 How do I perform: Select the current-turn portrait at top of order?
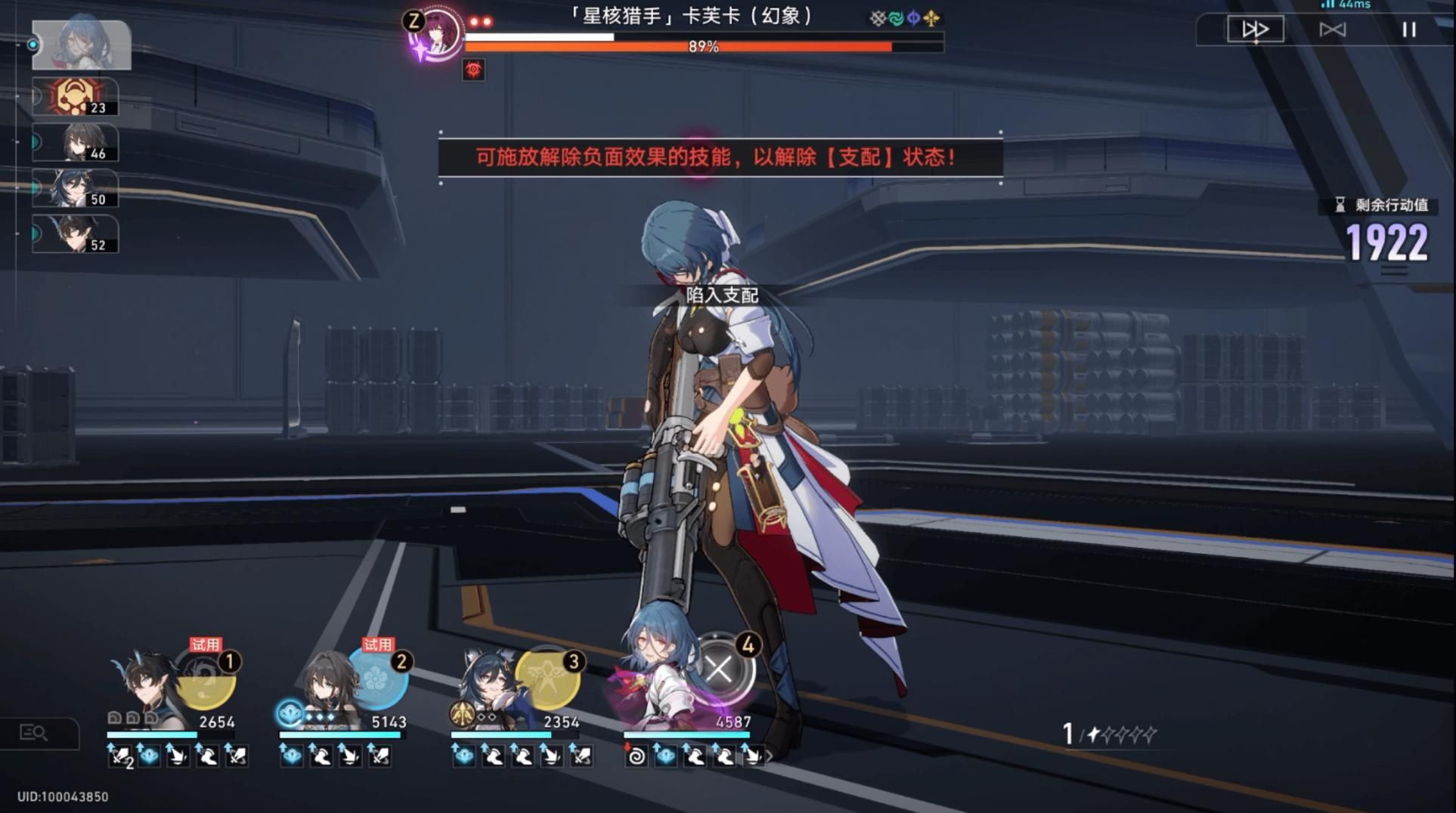click(82, 45)
